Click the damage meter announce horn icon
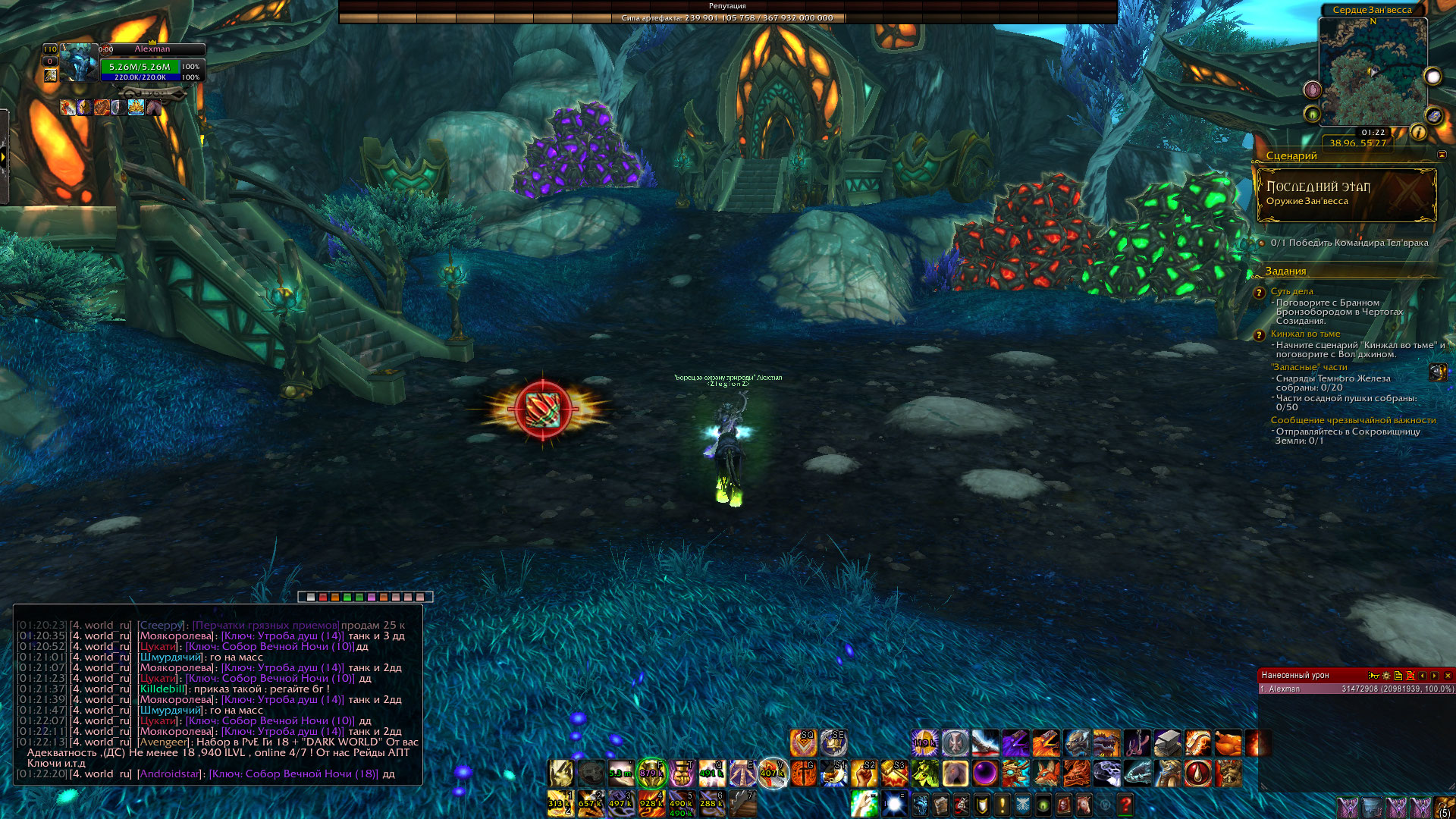Viewport: 1456px width, 819px height. (x=1373, y=676)
